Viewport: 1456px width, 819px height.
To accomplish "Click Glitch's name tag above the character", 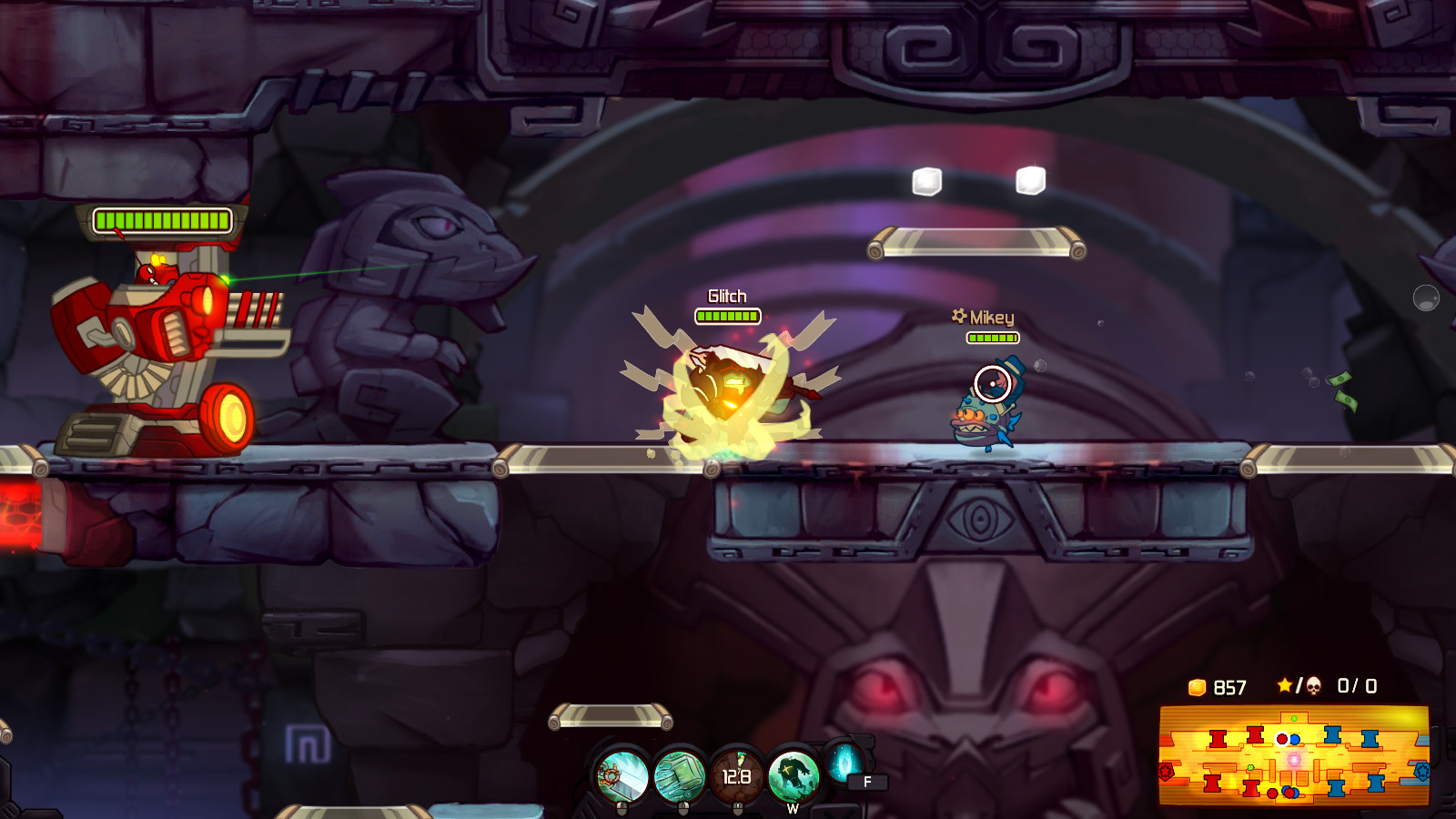I will coord(726,296).
